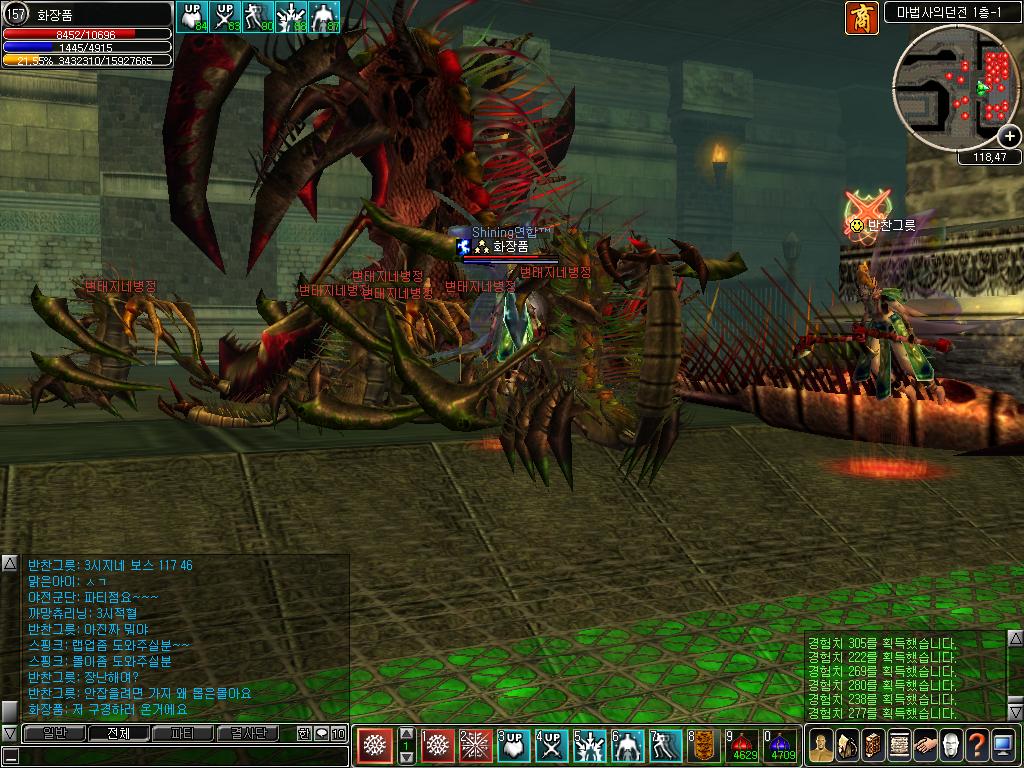
Task: Switch to the 결사단 chat tab
Action: tap(247, 733)
